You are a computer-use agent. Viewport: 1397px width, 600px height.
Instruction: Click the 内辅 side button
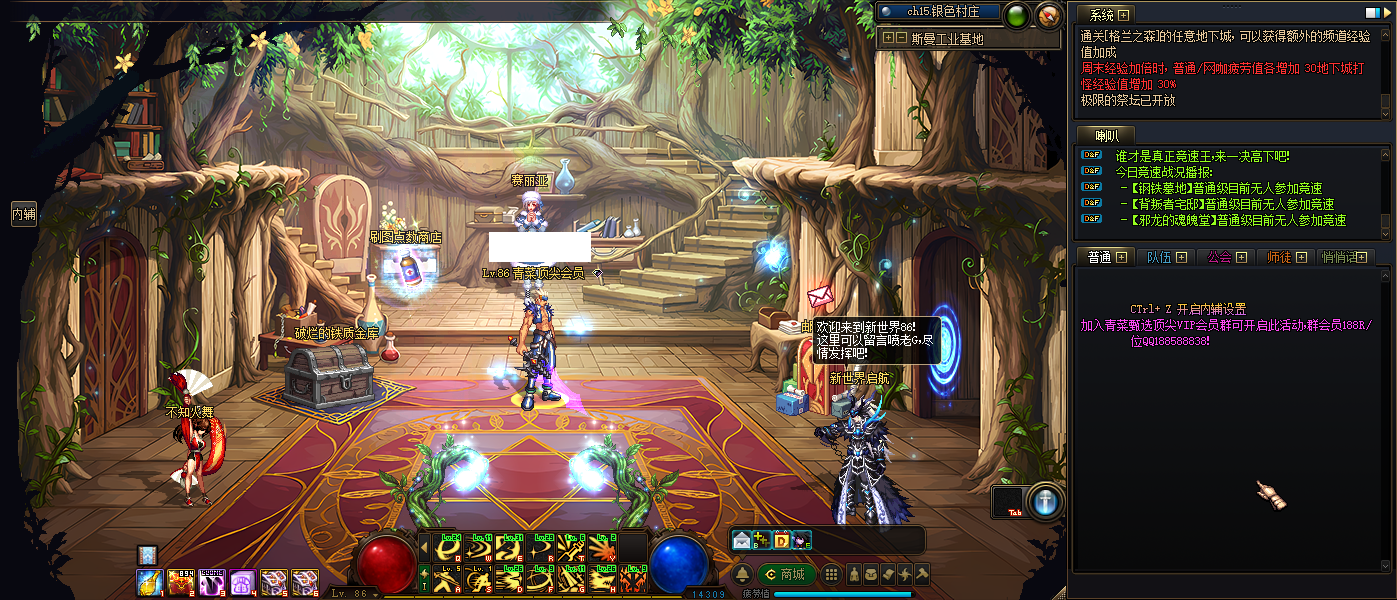(24, 213)
